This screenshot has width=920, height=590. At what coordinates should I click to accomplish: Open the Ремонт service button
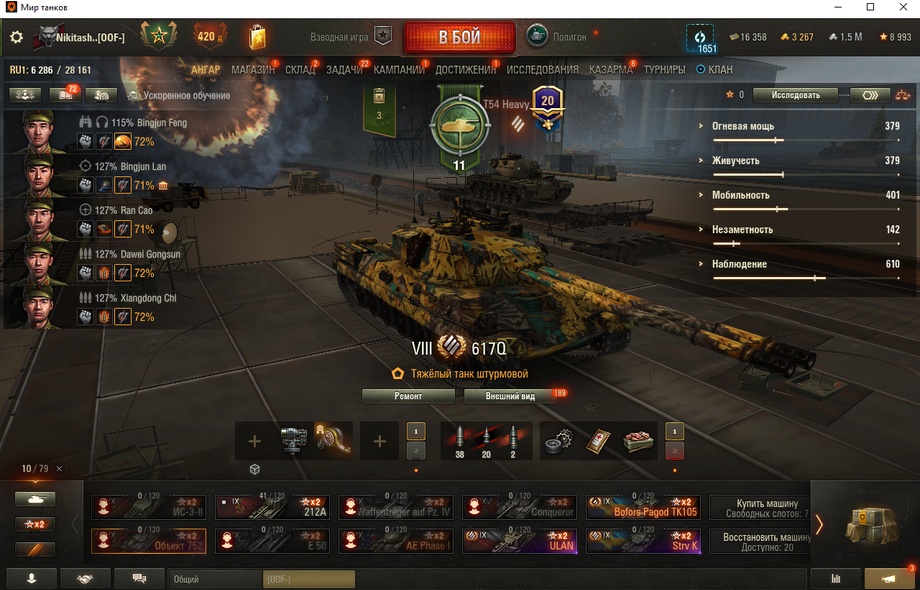(x=408, y=396)
